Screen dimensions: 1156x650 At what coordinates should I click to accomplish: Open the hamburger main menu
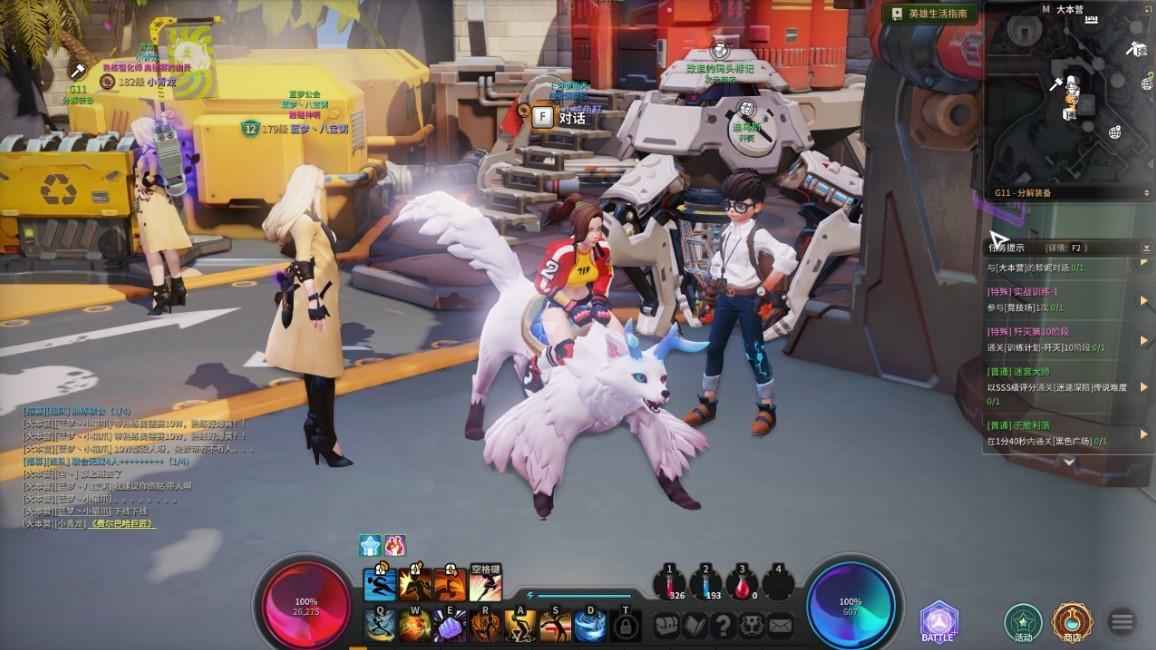pyautogui.click(x=1122, y=622)
